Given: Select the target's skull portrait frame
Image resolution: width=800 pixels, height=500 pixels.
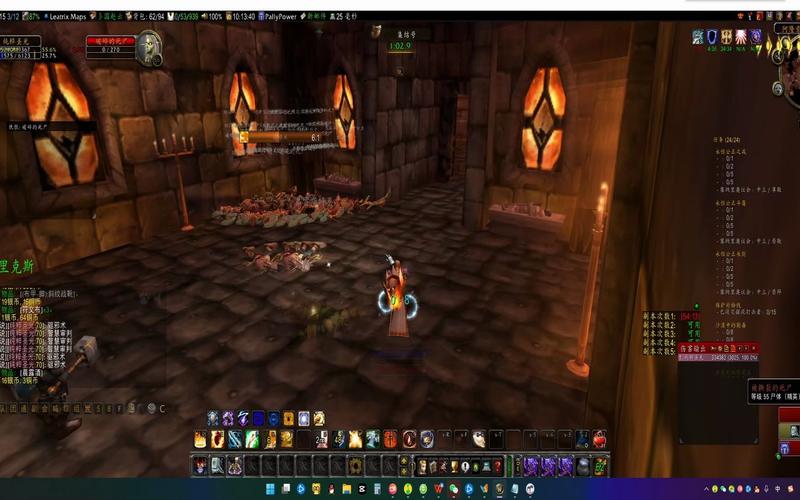Looking at the screenshot, I should coord(149,45).
